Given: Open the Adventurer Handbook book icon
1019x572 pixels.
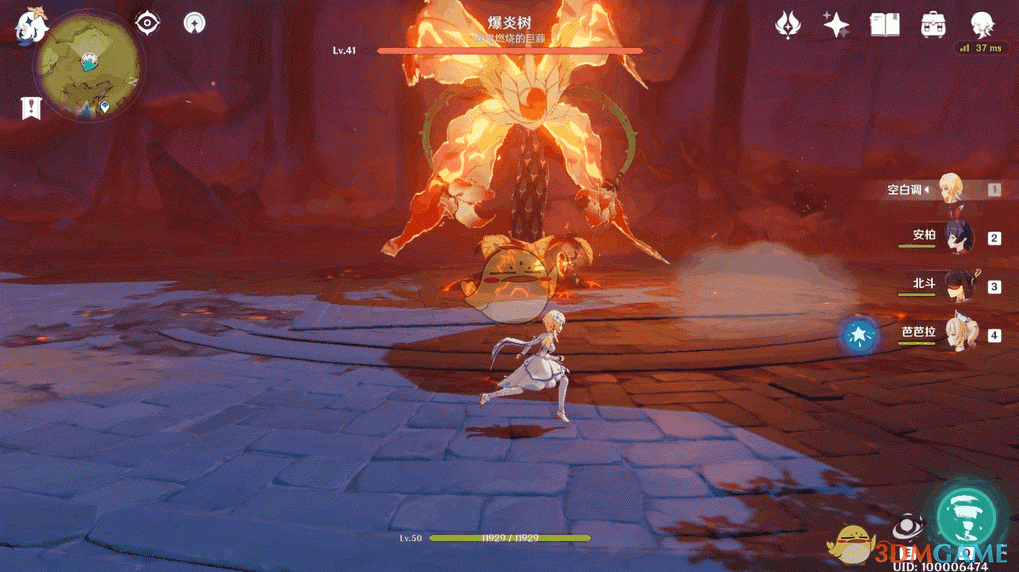Looking at the screenshot, I should coord(884,25).
